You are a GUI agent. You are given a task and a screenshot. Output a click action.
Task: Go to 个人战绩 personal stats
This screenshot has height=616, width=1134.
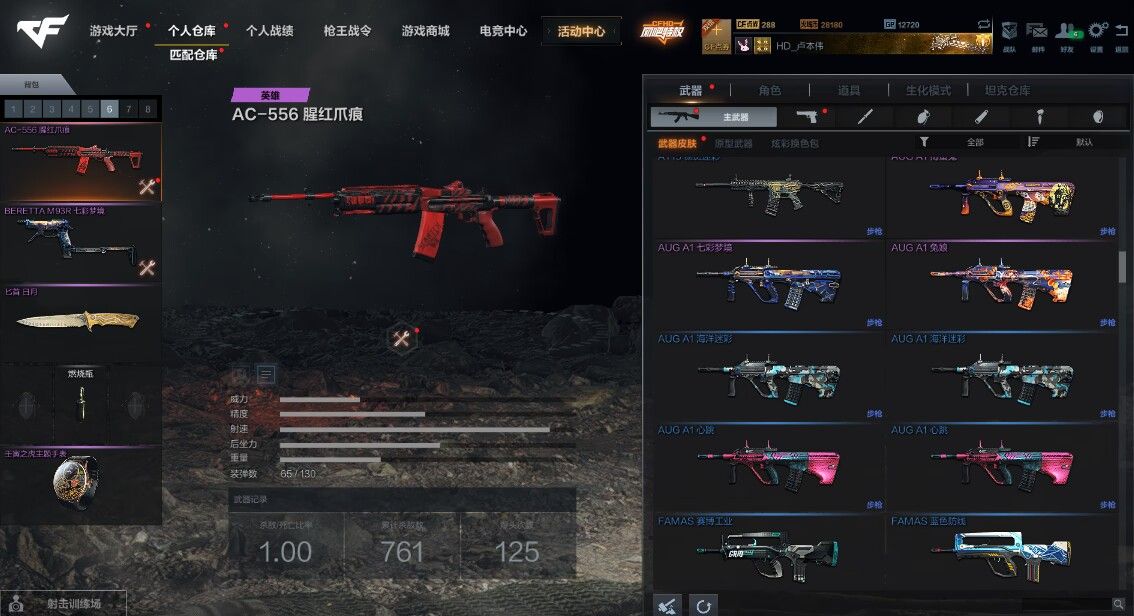(x=270, y=31)
